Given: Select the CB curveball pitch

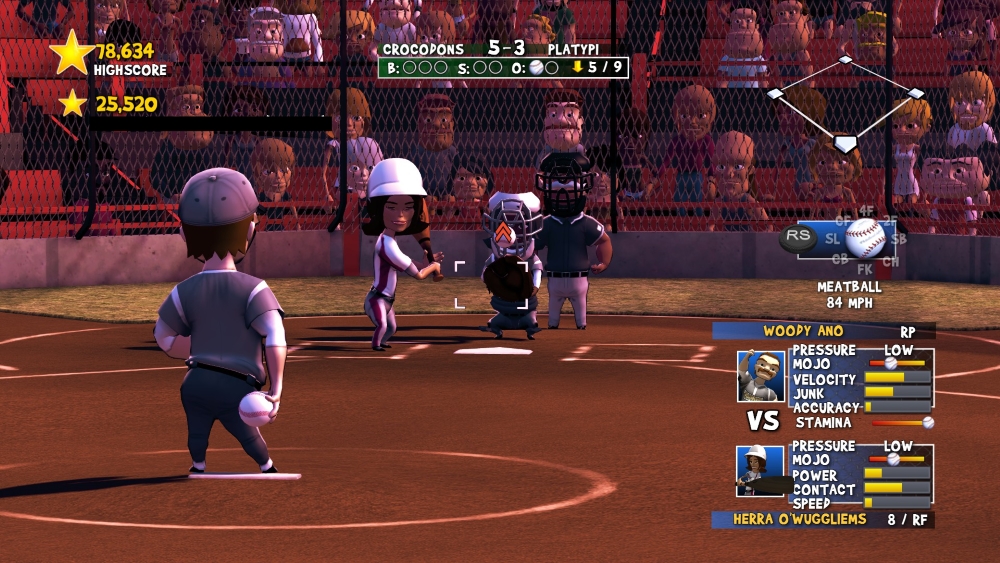Looking at the screenshot, I should point(840,260).
